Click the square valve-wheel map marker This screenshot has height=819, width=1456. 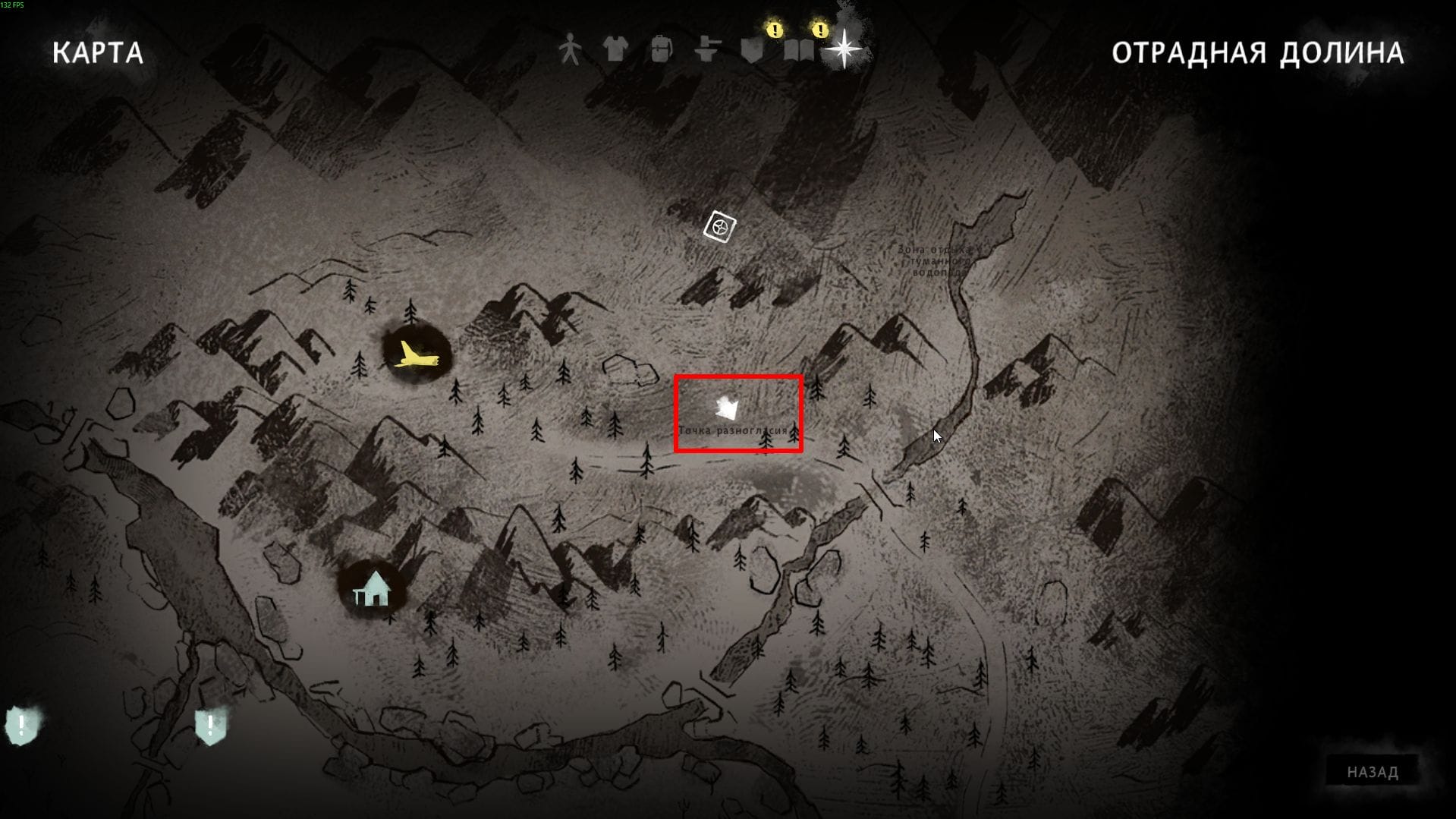719,226
